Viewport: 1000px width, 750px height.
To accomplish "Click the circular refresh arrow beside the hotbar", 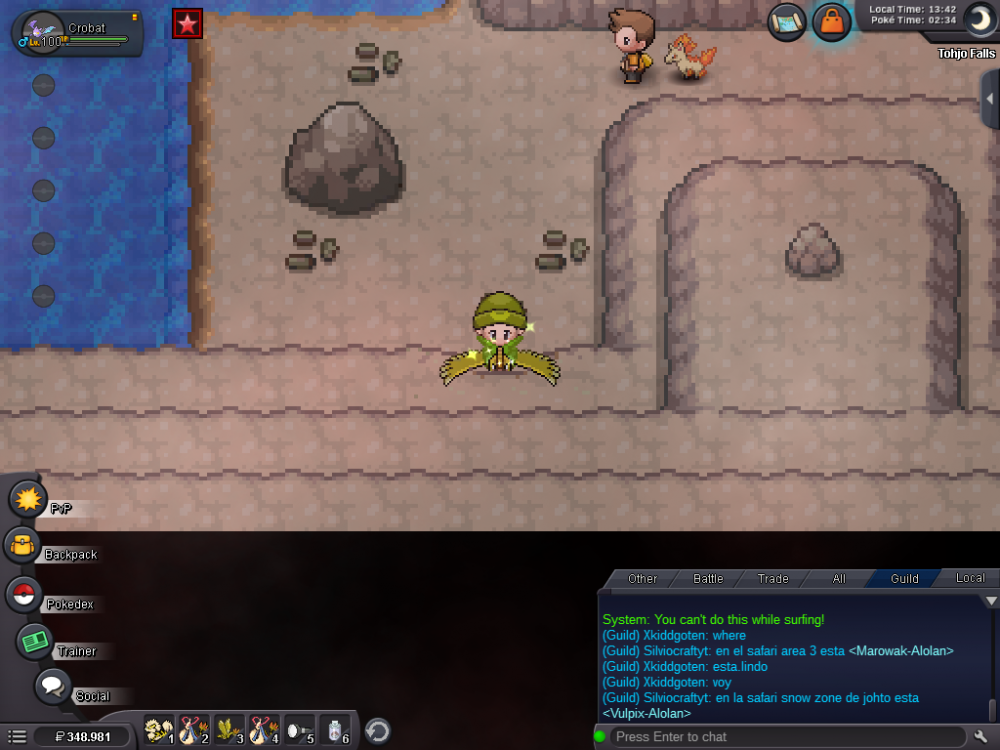I will point(377,731).
